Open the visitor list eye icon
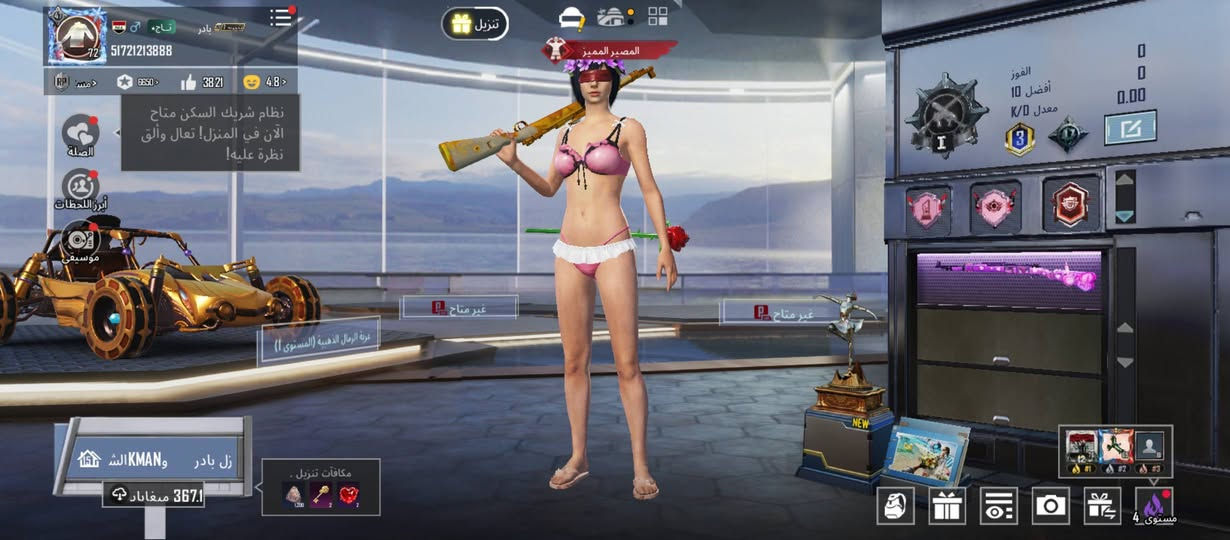 point(998,506)
